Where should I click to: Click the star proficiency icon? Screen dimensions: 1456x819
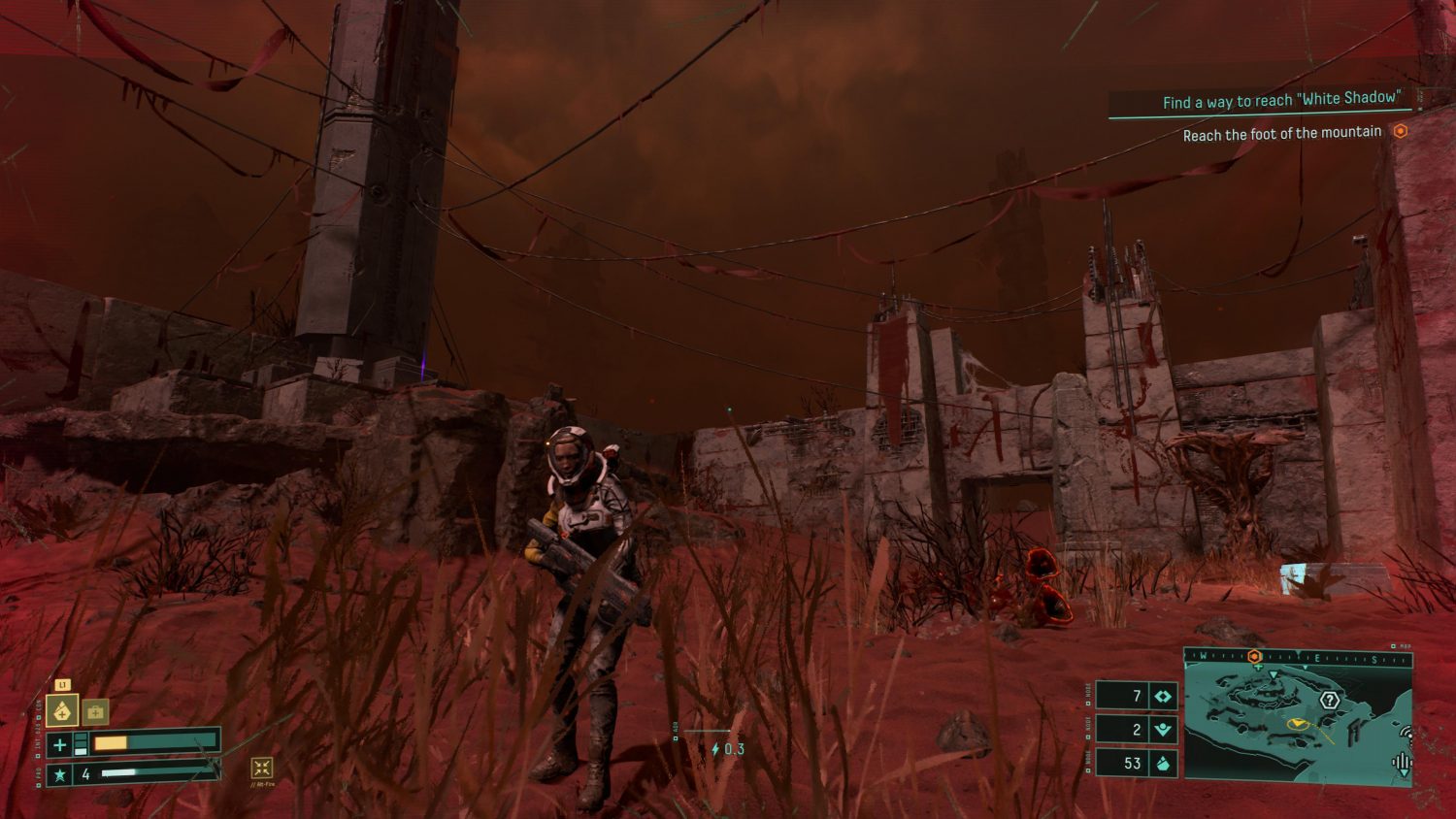60,774
